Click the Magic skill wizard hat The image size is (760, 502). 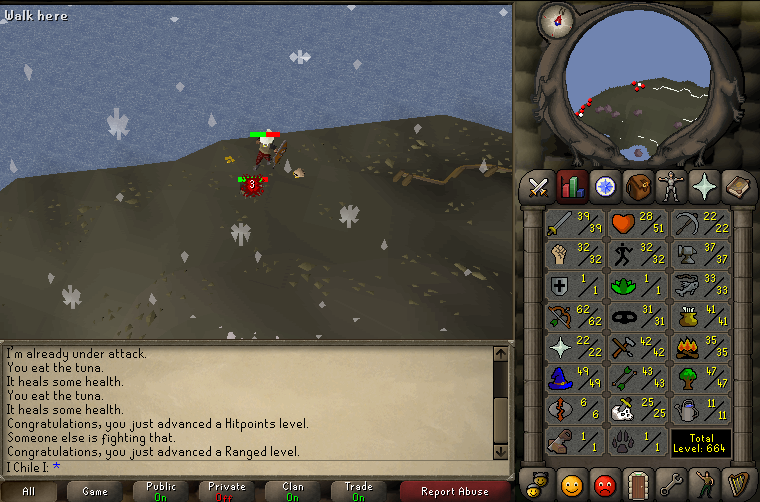pos(575,379)
